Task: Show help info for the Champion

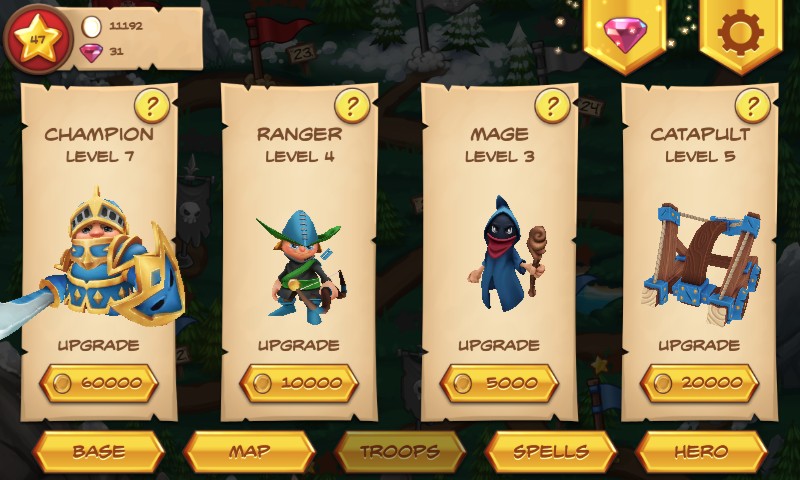Action: click(x=151, y=103)
